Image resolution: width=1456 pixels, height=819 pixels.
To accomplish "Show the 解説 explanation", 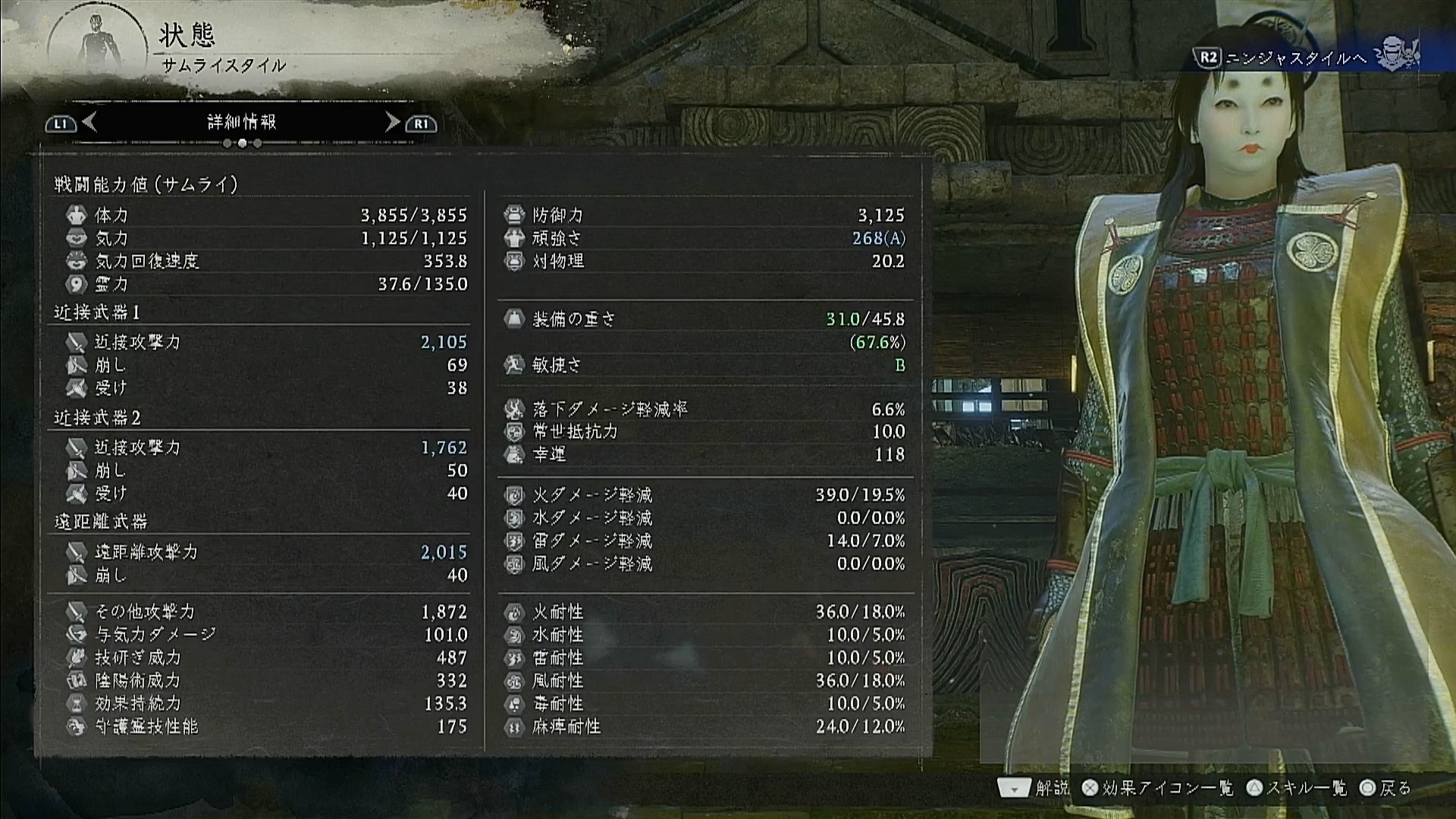I will pyautogui.click(x=1034, y=789).
